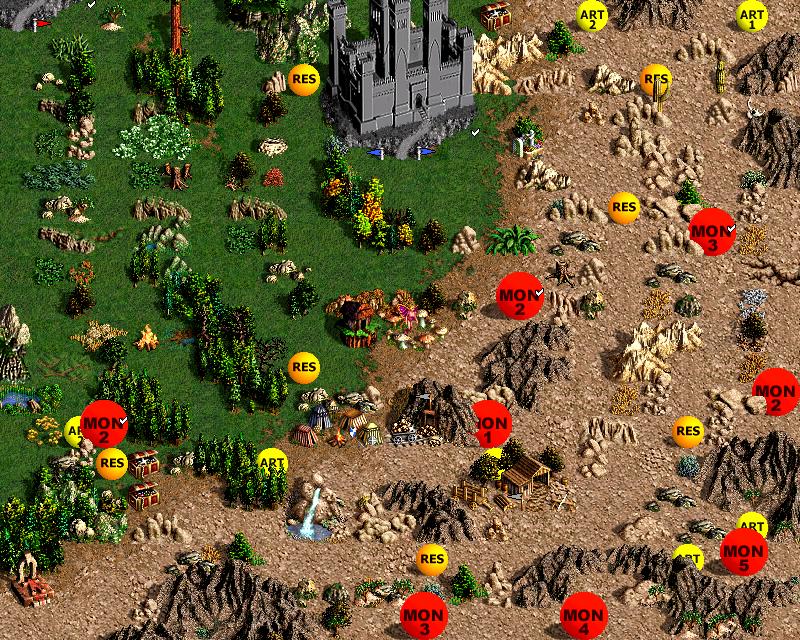
Task: Select the ART 1 artifact marker
Action: pyautogui.click(x=752, y=16)
